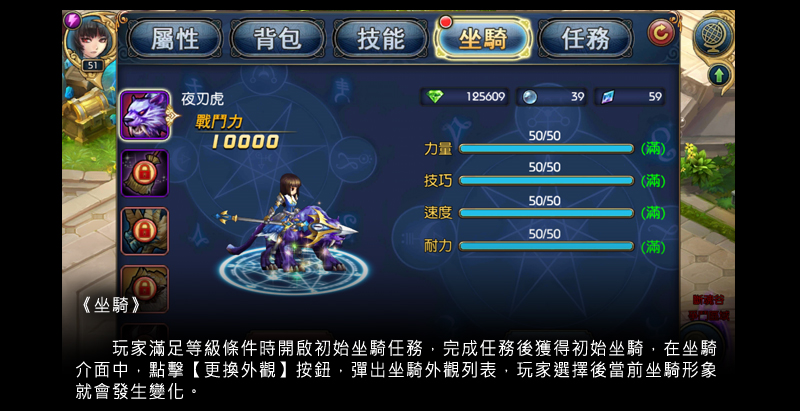Switch to the 屬性 tab

tap(175, 38)
